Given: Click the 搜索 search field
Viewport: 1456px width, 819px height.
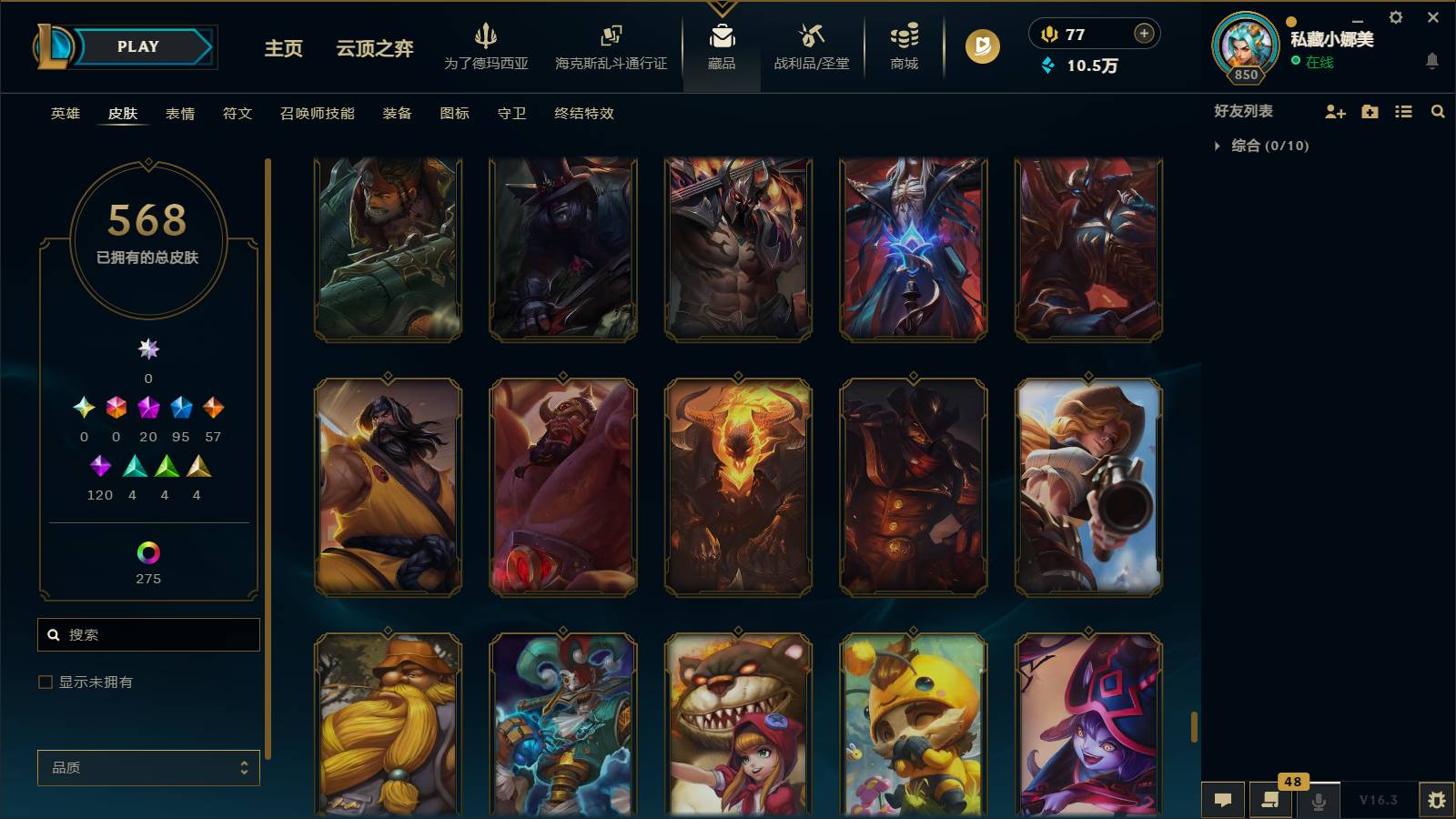Looking at the screenshot, I should tap(148, 634).
